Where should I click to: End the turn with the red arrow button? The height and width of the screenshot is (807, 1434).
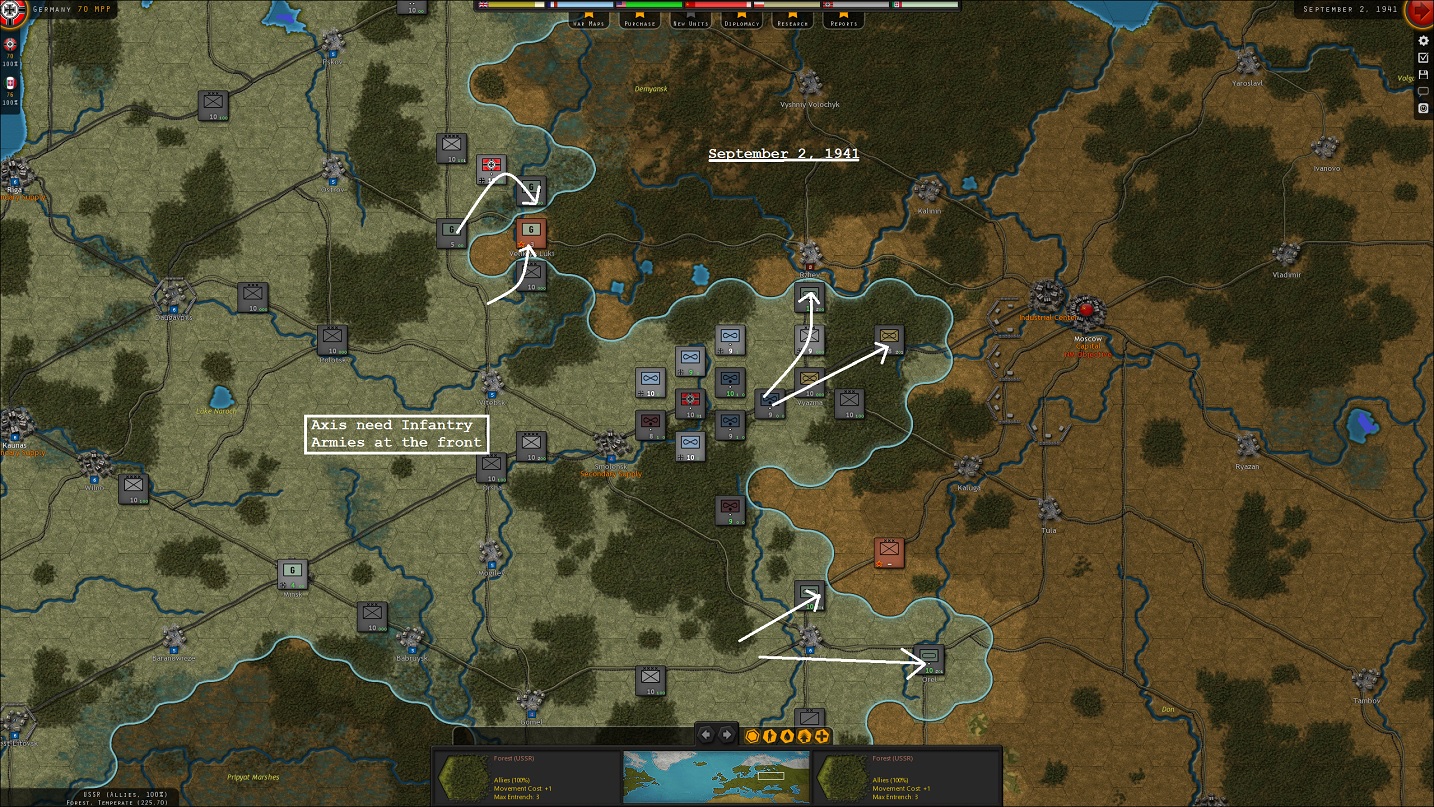pyautogui.click(x=1419, y=13)
